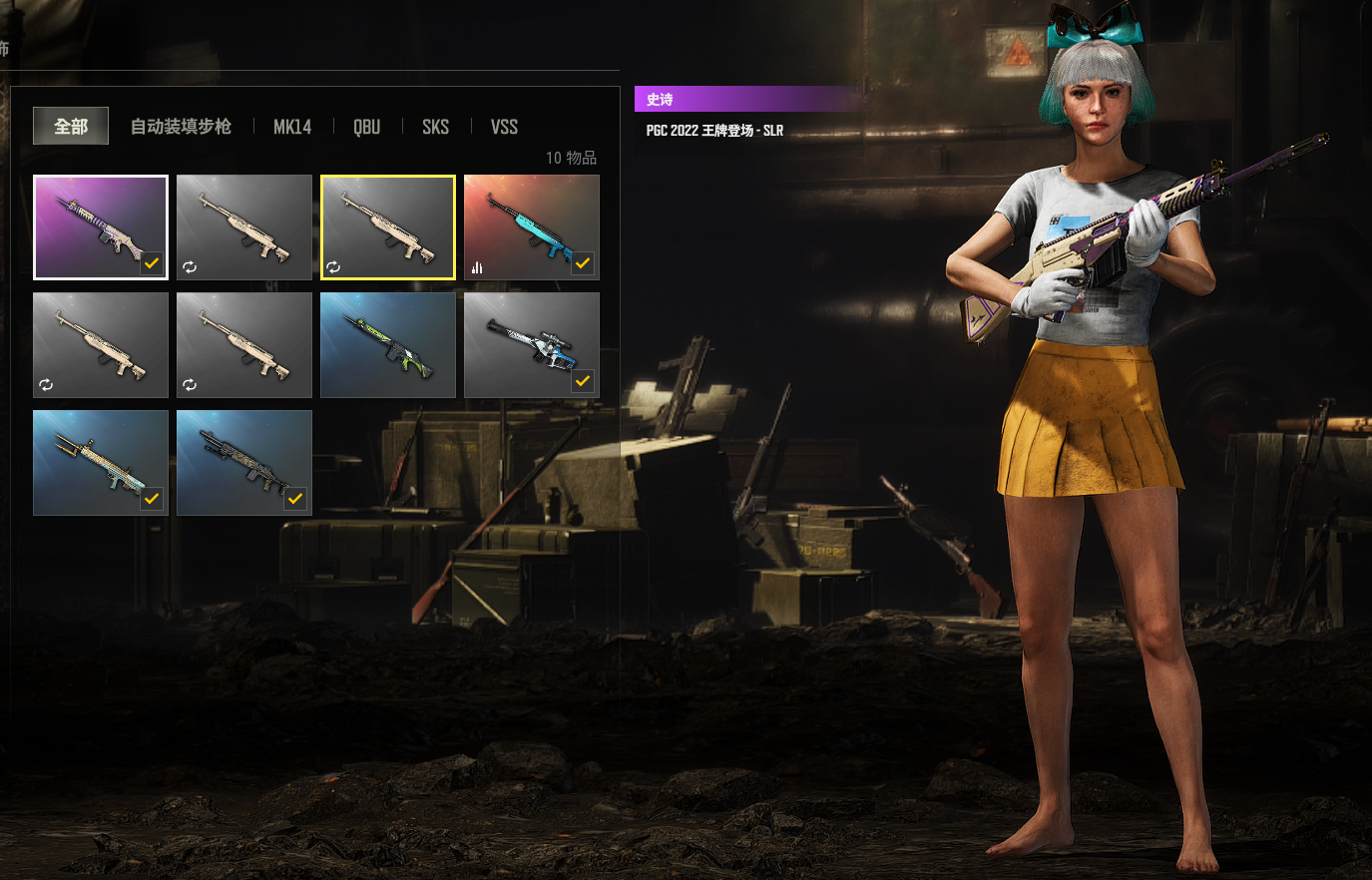This screenshot has height=880, width=1372.
Task: Pick the yellow-outlined tan rifle skin
Action: [x=388, y=227]
